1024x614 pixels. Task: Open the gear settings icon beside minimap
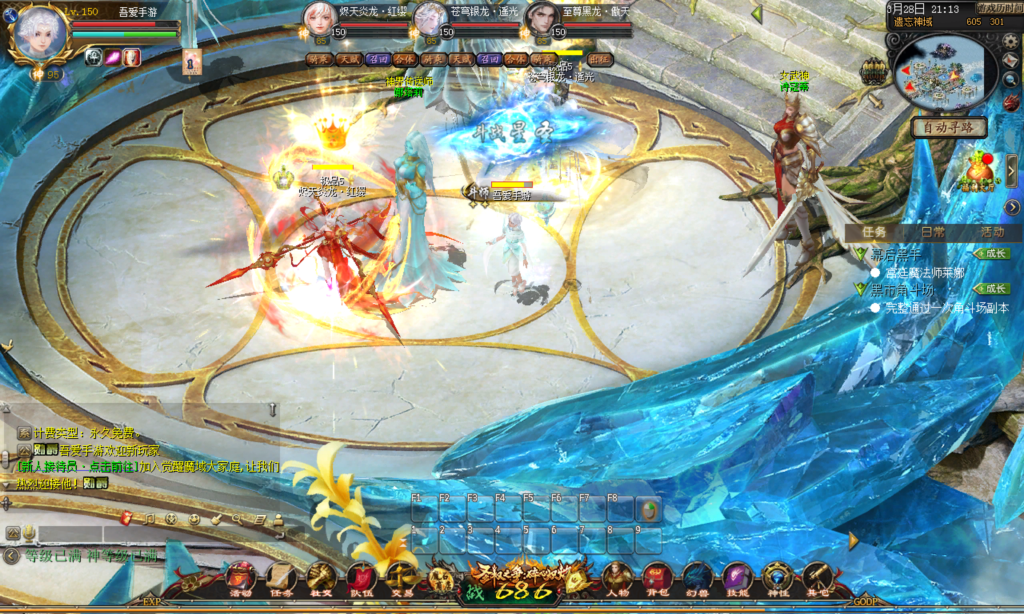[1009, 41]
